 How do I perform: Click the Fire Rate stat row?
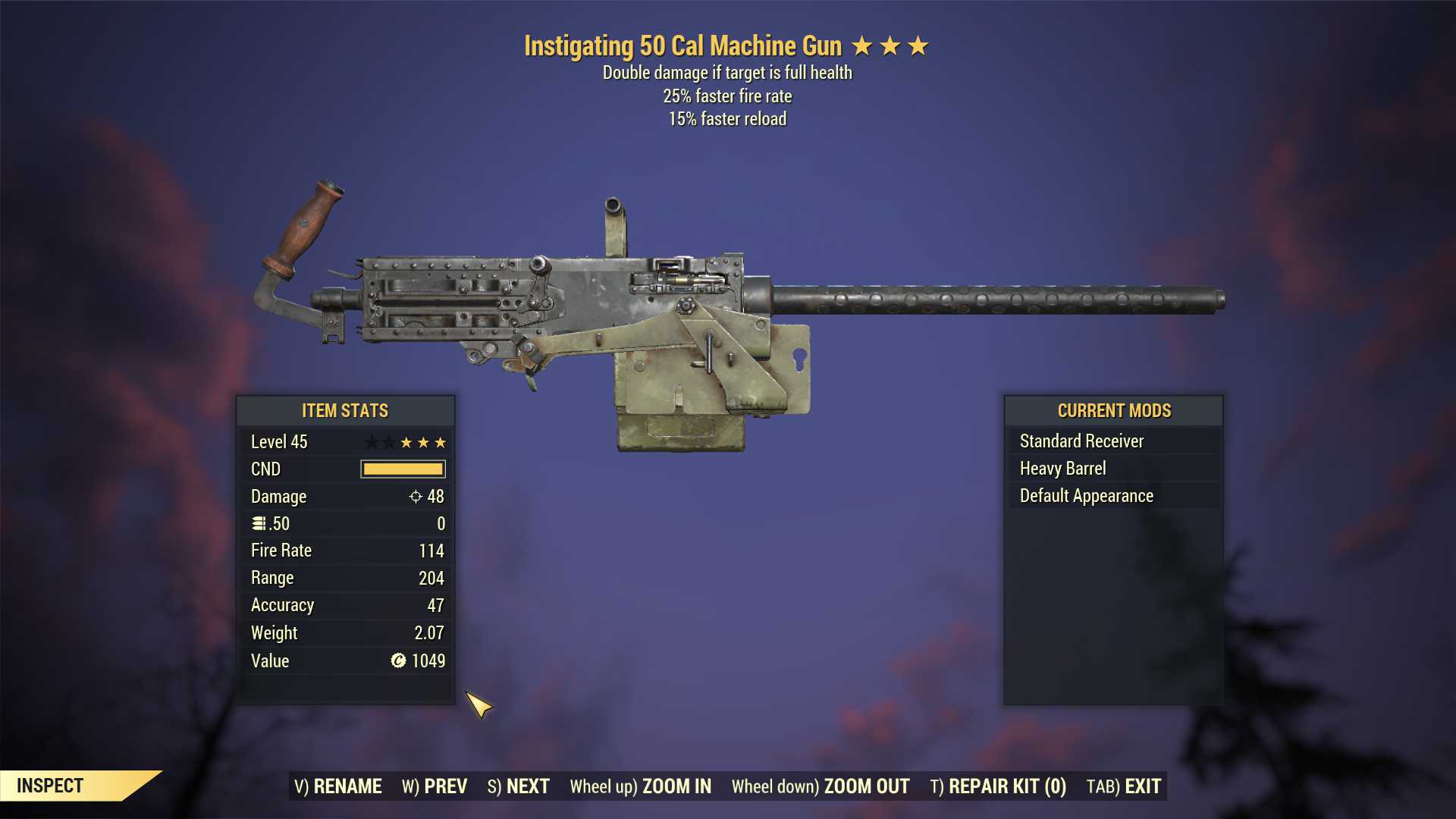pos(345,551)
